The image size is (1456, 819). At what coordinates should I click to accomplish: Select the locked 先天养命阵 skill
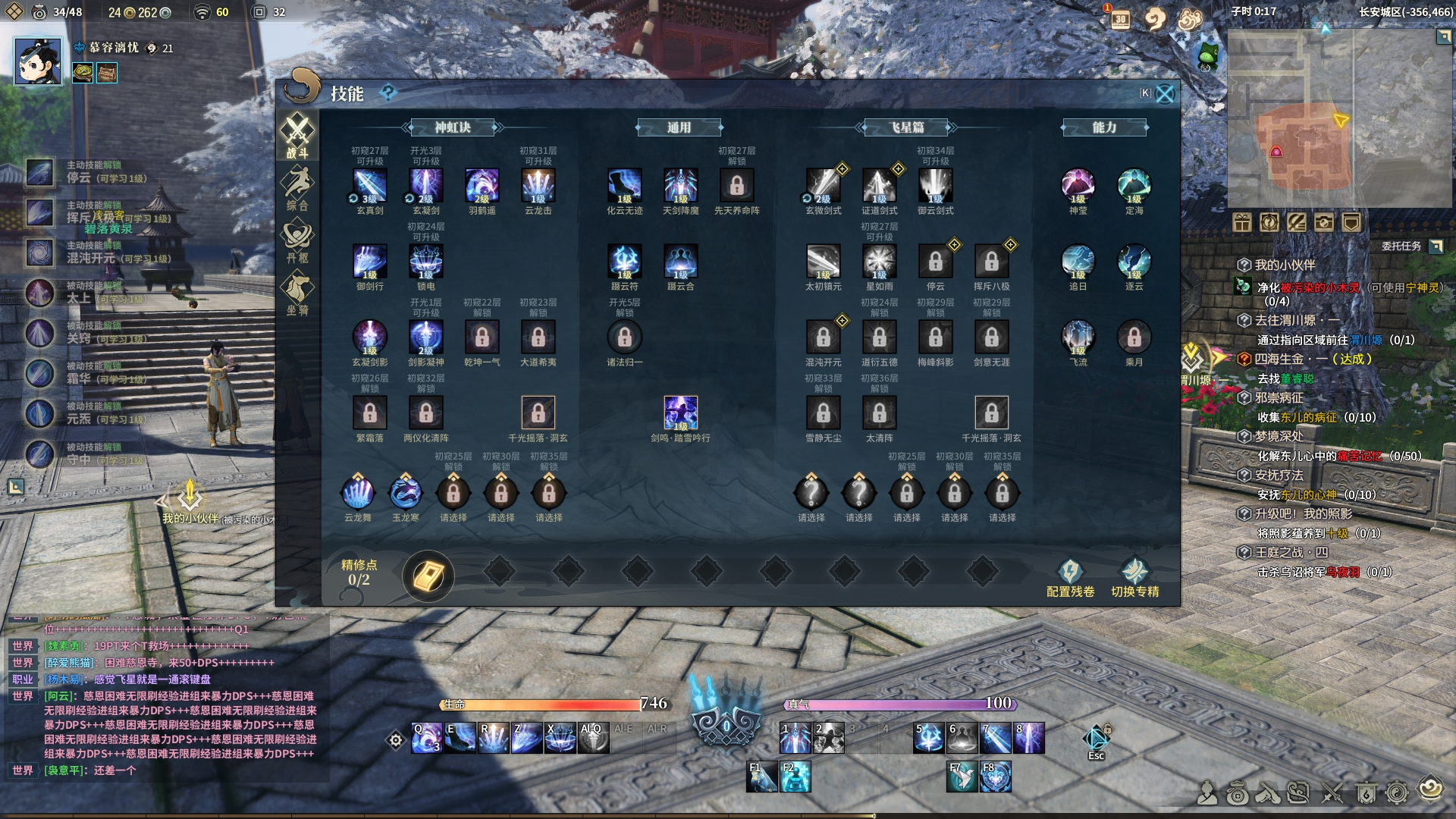pyautogui.click(x=737, y=186)
